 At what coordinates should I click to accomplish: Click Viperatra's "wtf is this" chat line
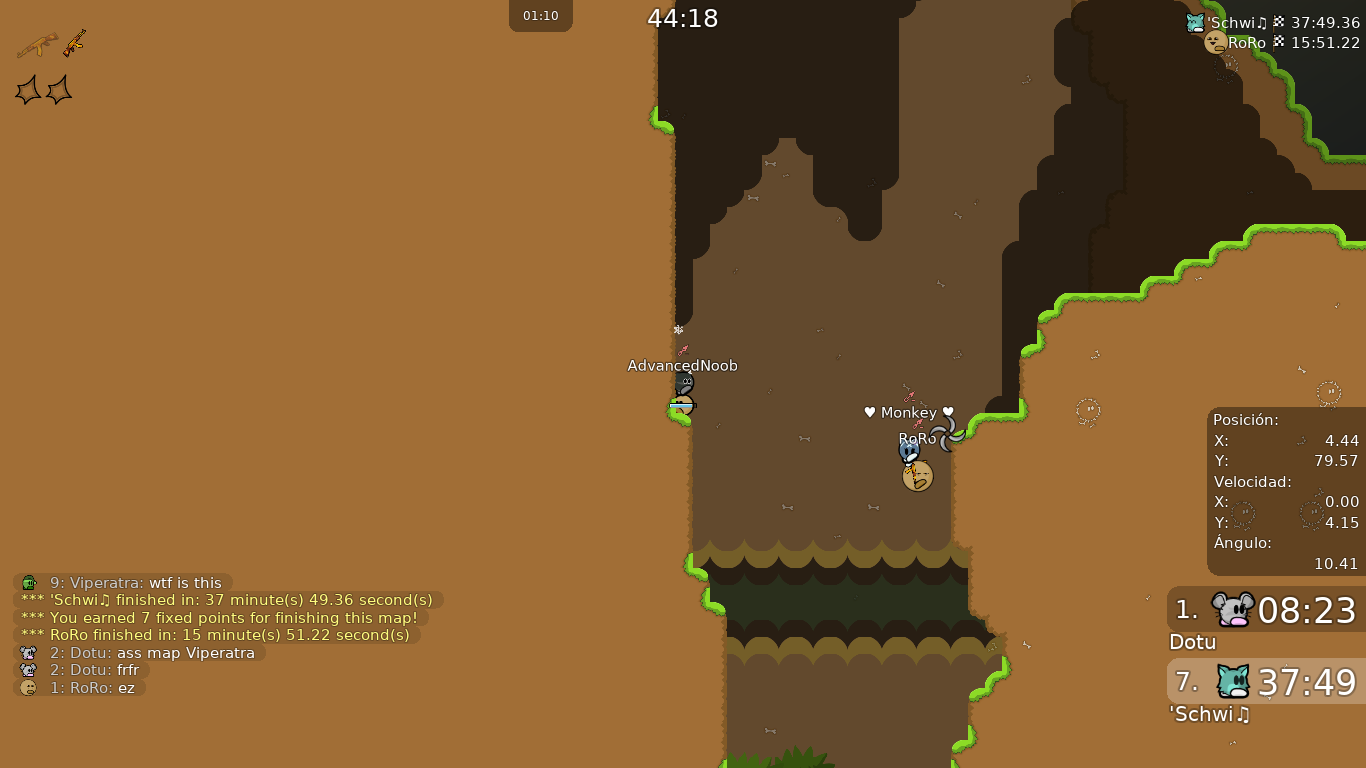pyautogui.click(x=124, y=583)
